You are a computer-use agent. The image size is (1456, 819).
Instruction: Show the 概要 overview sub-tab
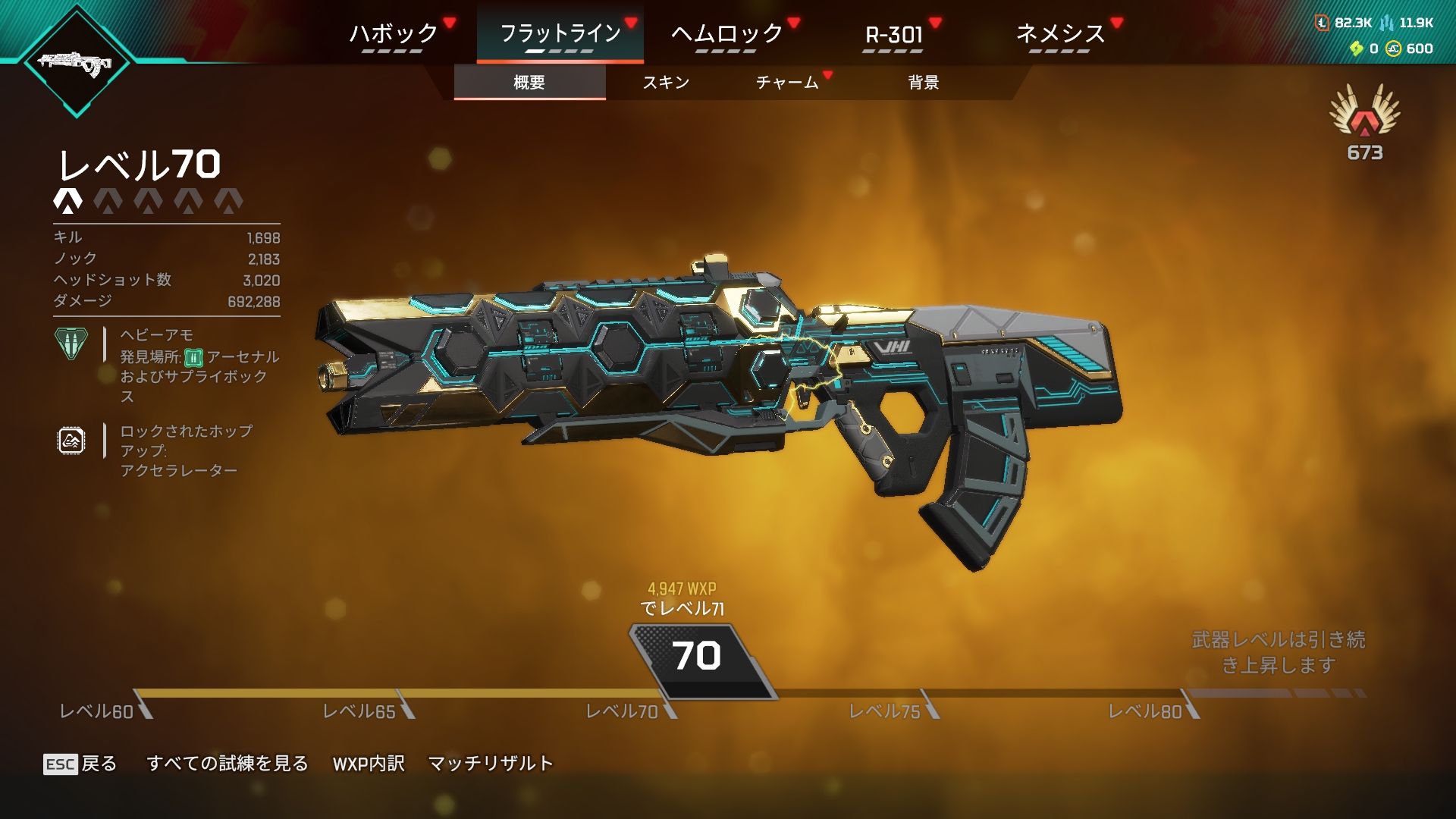pyautogui.click(x=529, y=82)
